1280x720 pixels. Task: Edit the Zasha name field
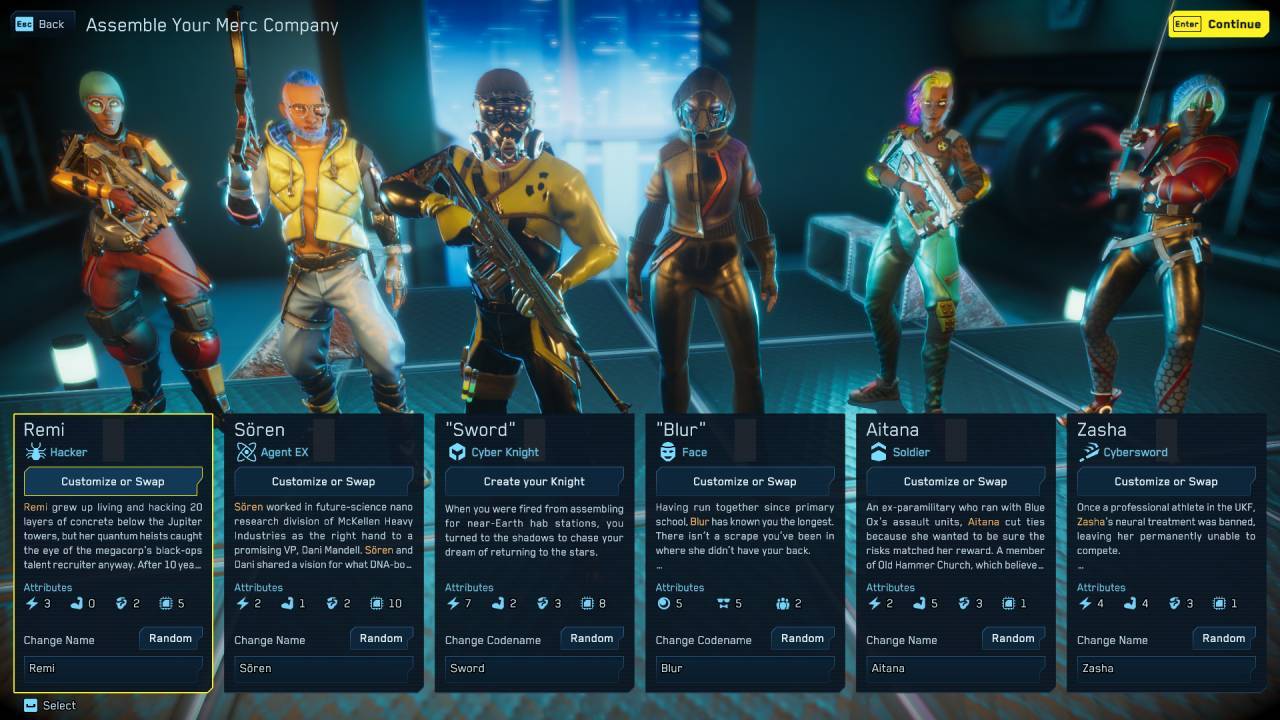tap(1166, 668)
